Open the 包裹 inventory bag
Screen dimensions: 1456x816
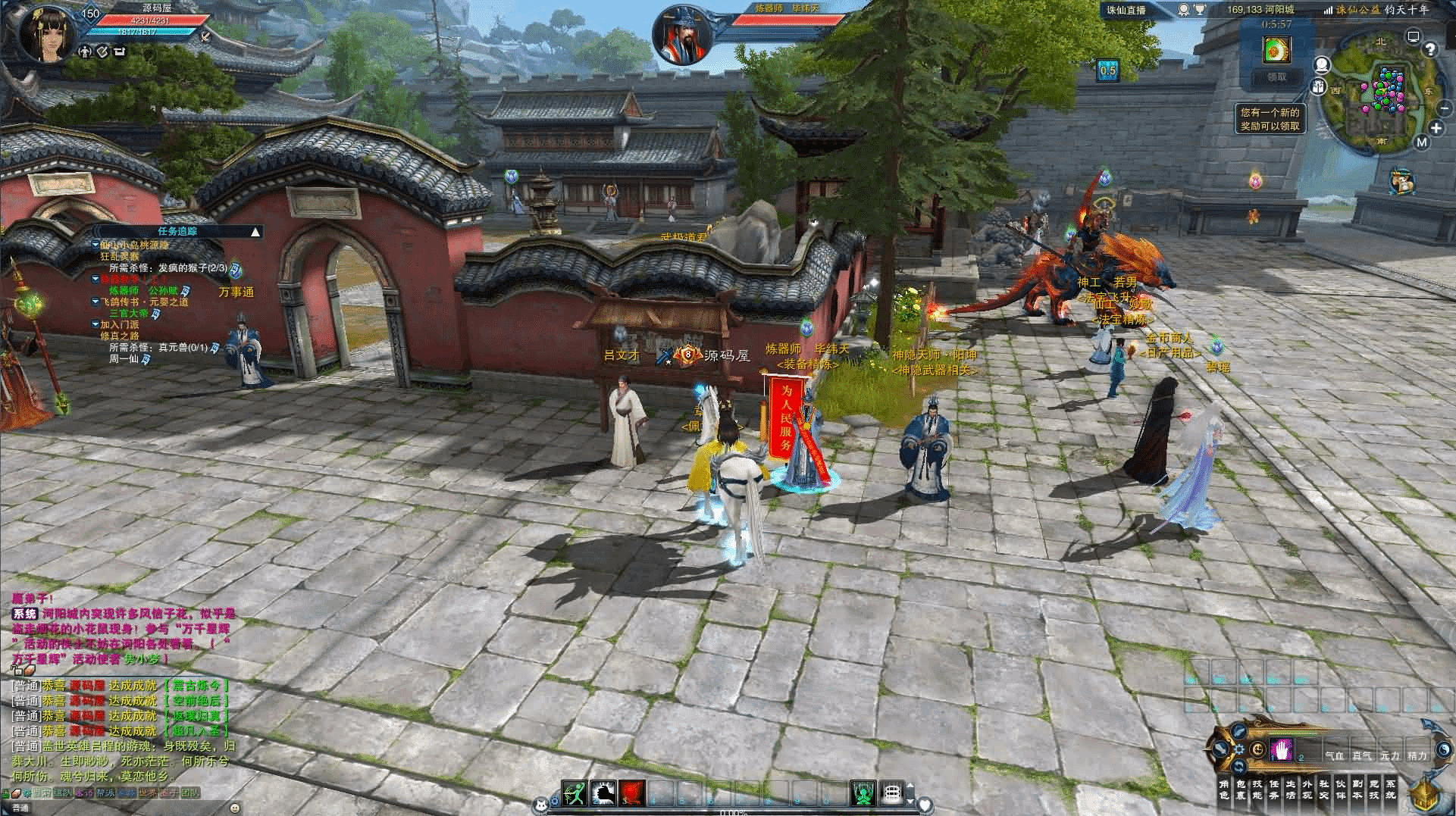(x=1241, y=789)
